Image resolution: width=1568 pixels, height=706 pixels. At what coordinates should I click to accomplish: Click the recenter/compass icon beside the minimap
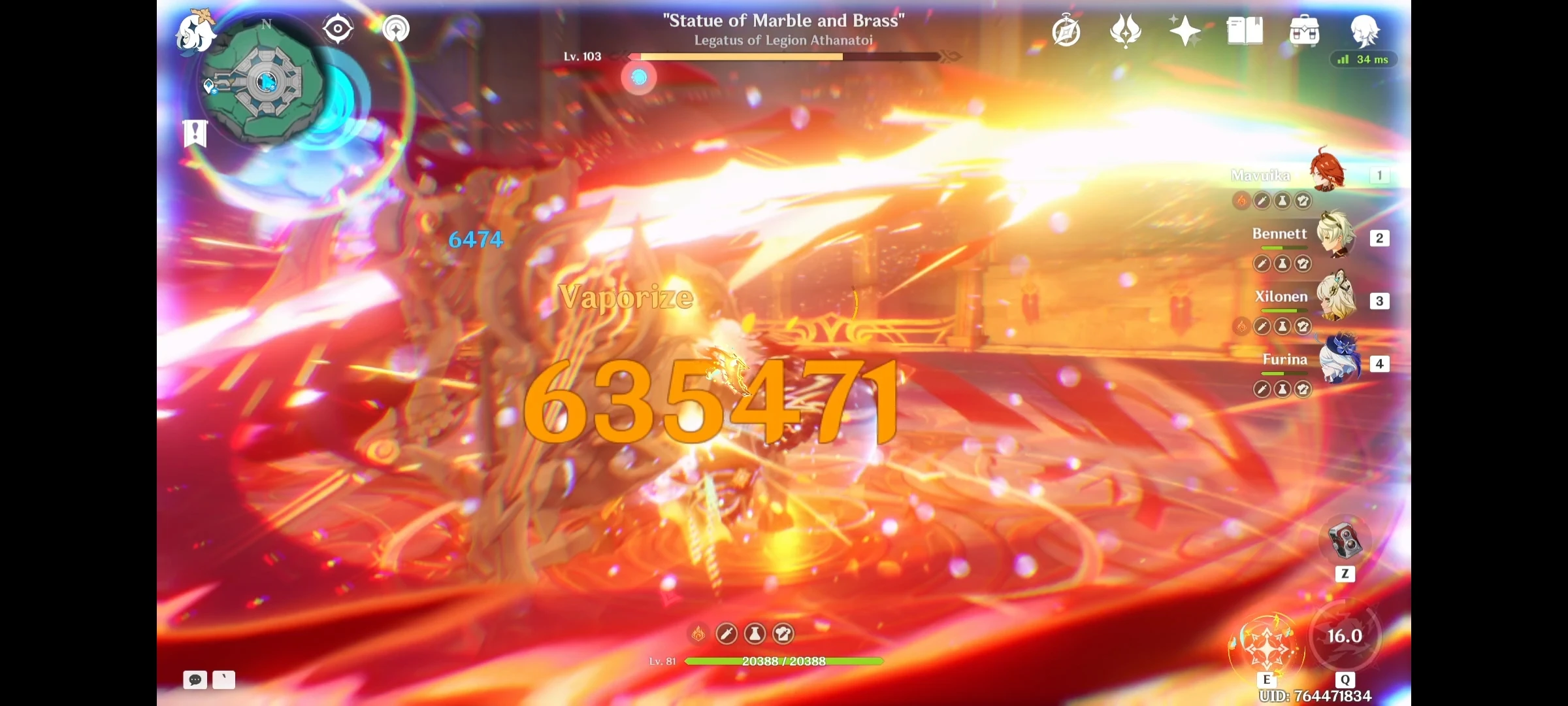click(337, 27)
